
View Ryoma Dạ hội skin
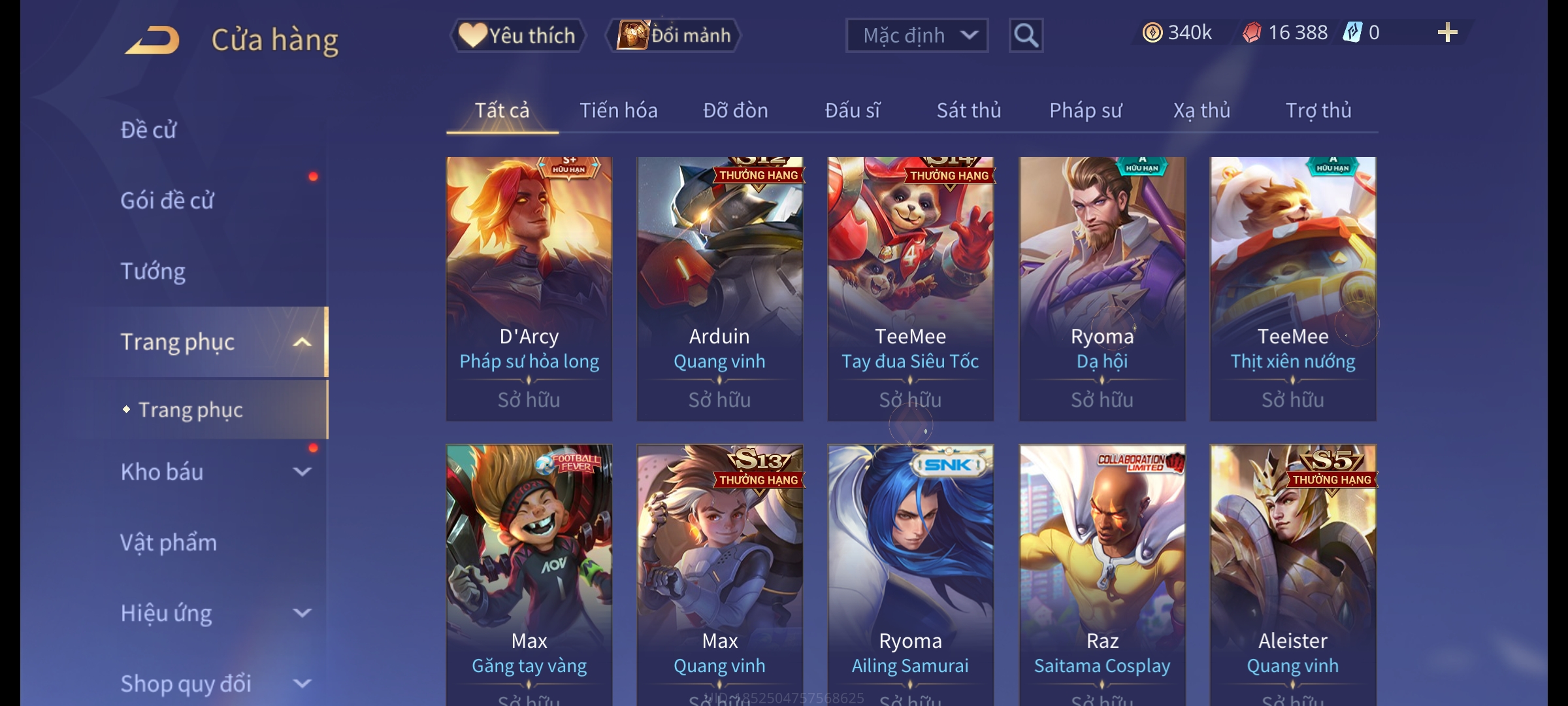point(1102,288)
